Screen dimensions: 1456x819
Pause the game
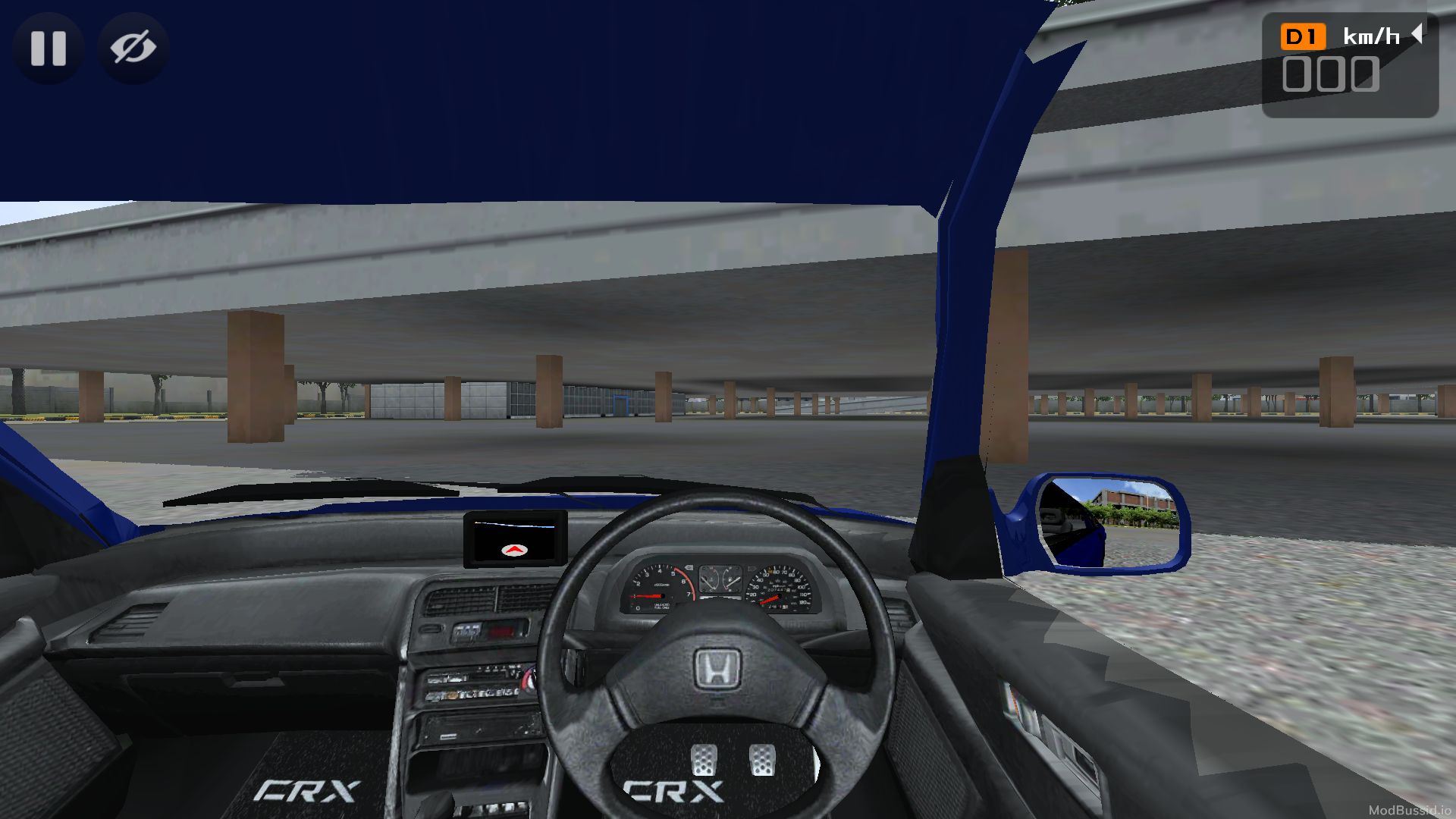point(49,49)
